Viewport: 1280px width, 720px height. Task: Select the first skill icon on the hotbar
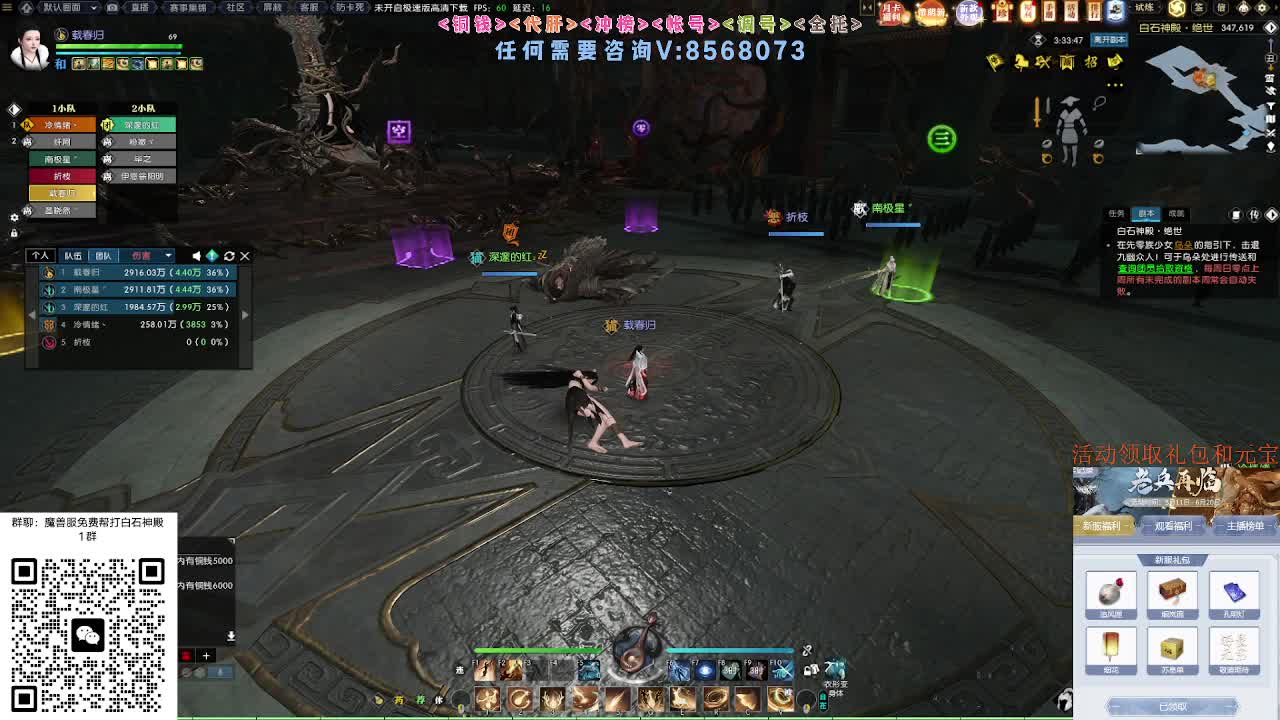[x=487, y=699]
